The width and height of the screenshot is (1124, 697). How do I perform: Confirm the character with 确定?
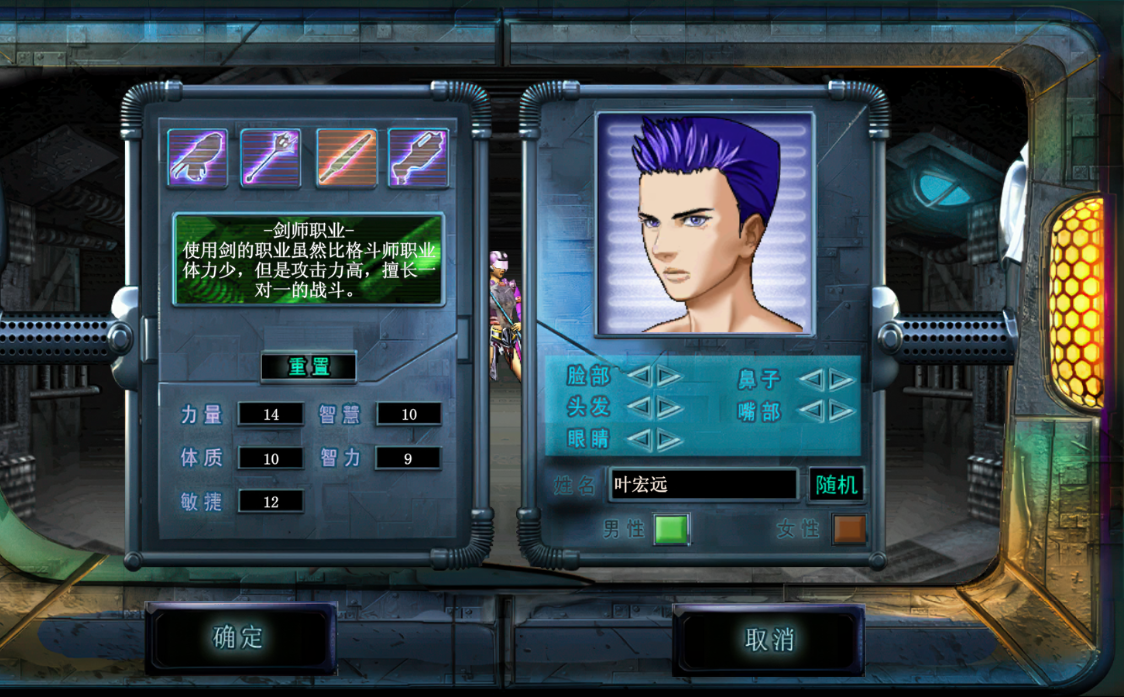[240, 638]
